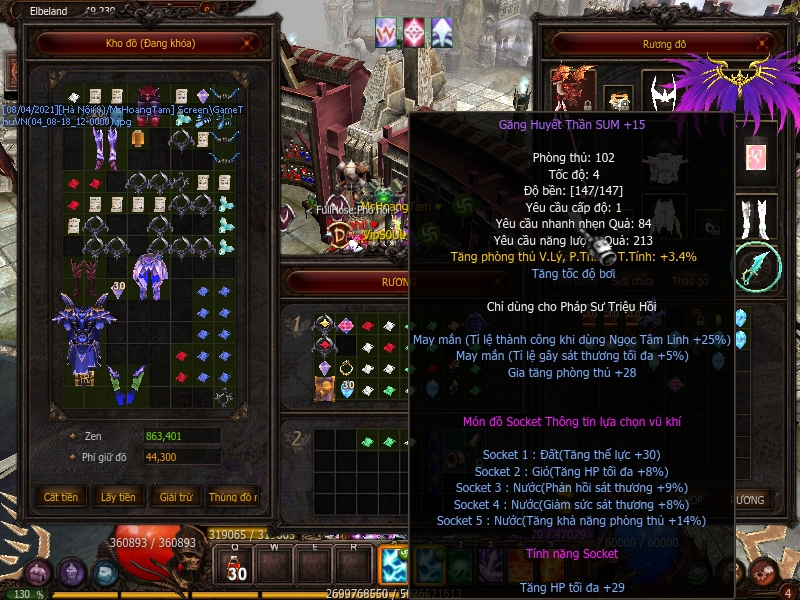
Task: Click the "Lấy tiền" withdraw button
Action: (118, 497)
